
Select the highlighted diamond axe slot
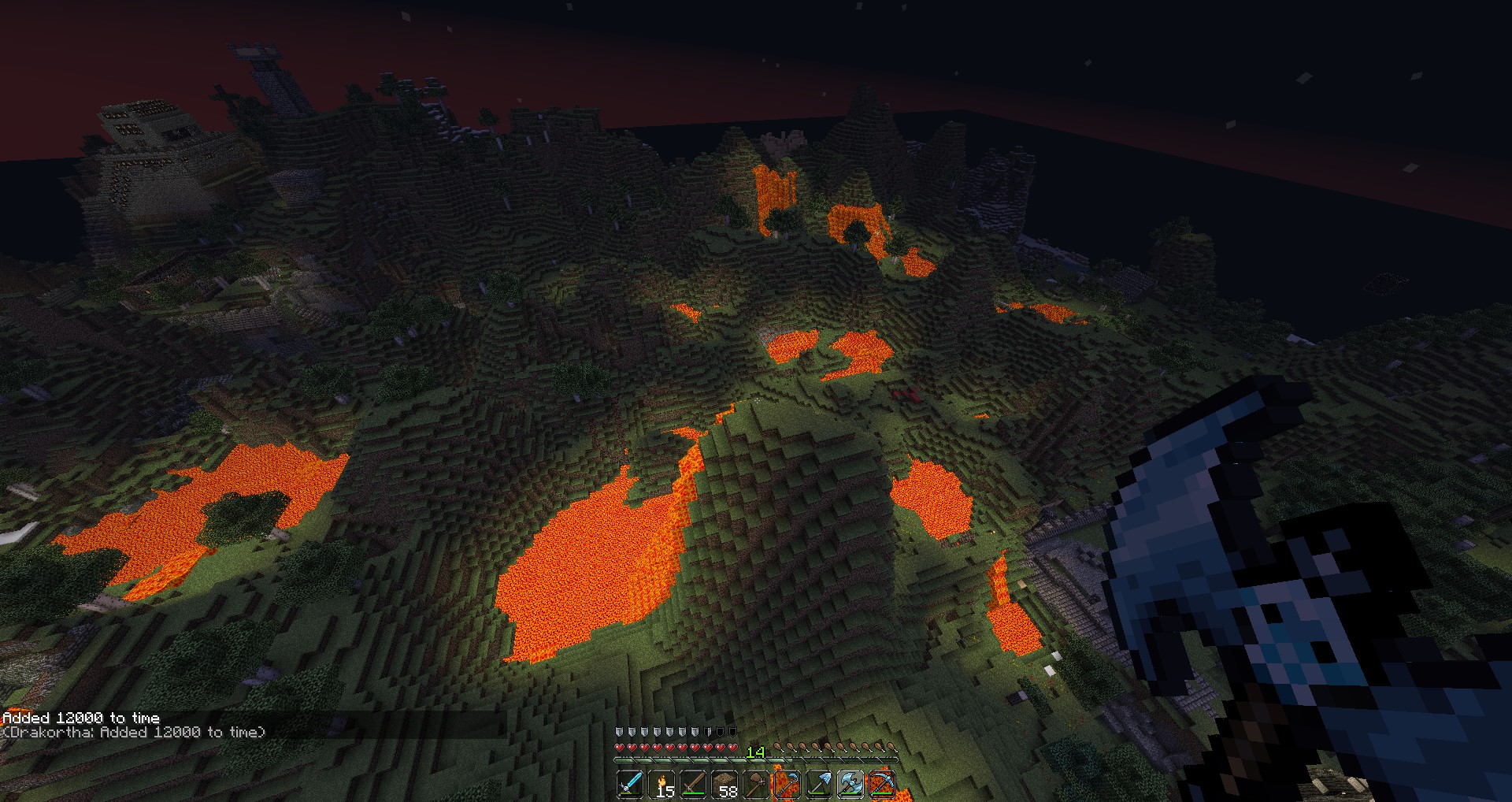(850, 785)
